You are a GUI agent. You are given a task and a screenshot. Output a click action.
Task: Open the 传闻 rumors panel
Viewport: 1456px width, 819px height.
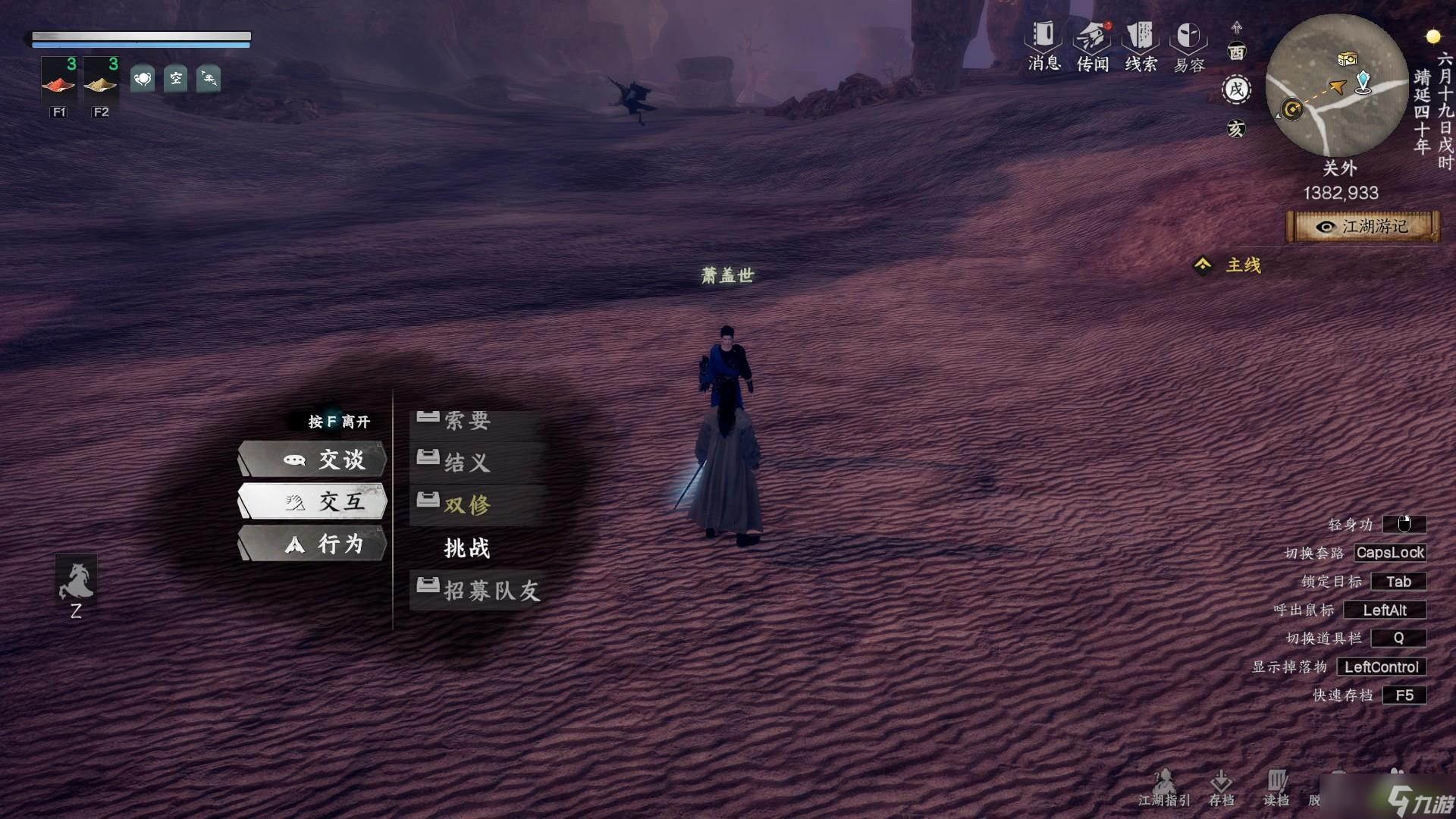(1093, 45)
